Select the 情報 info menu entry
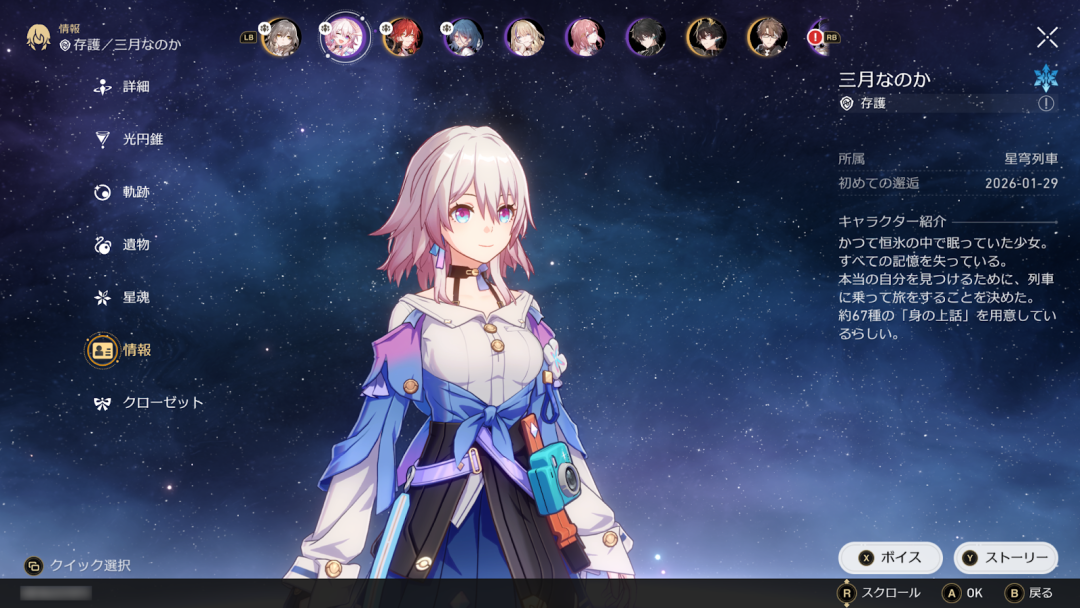The image size is (1080, 608). pyautogui.click(x=135, y=350)
